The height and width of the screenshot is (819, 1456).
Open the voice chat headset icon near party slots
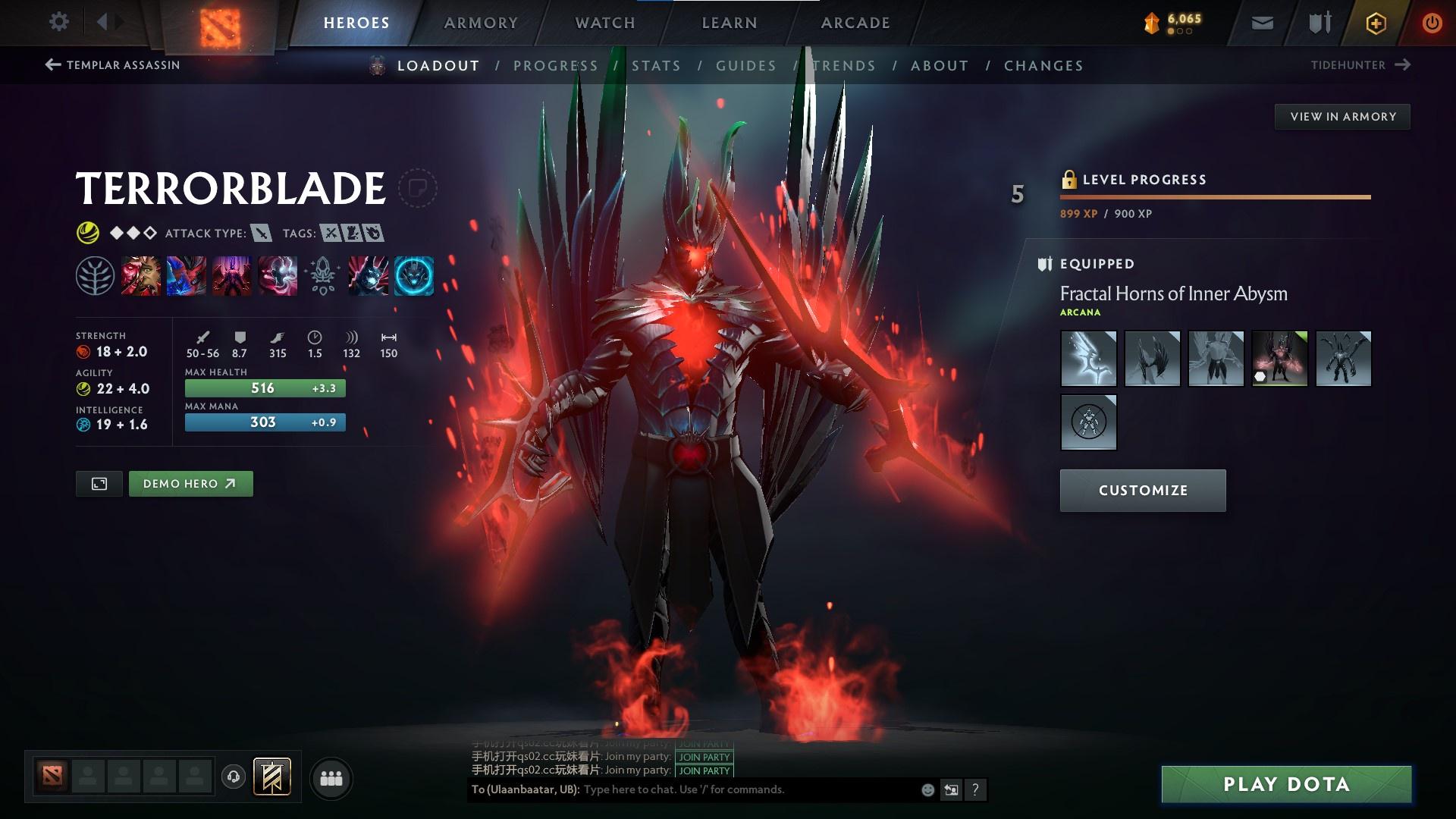[x=233, y=777]
